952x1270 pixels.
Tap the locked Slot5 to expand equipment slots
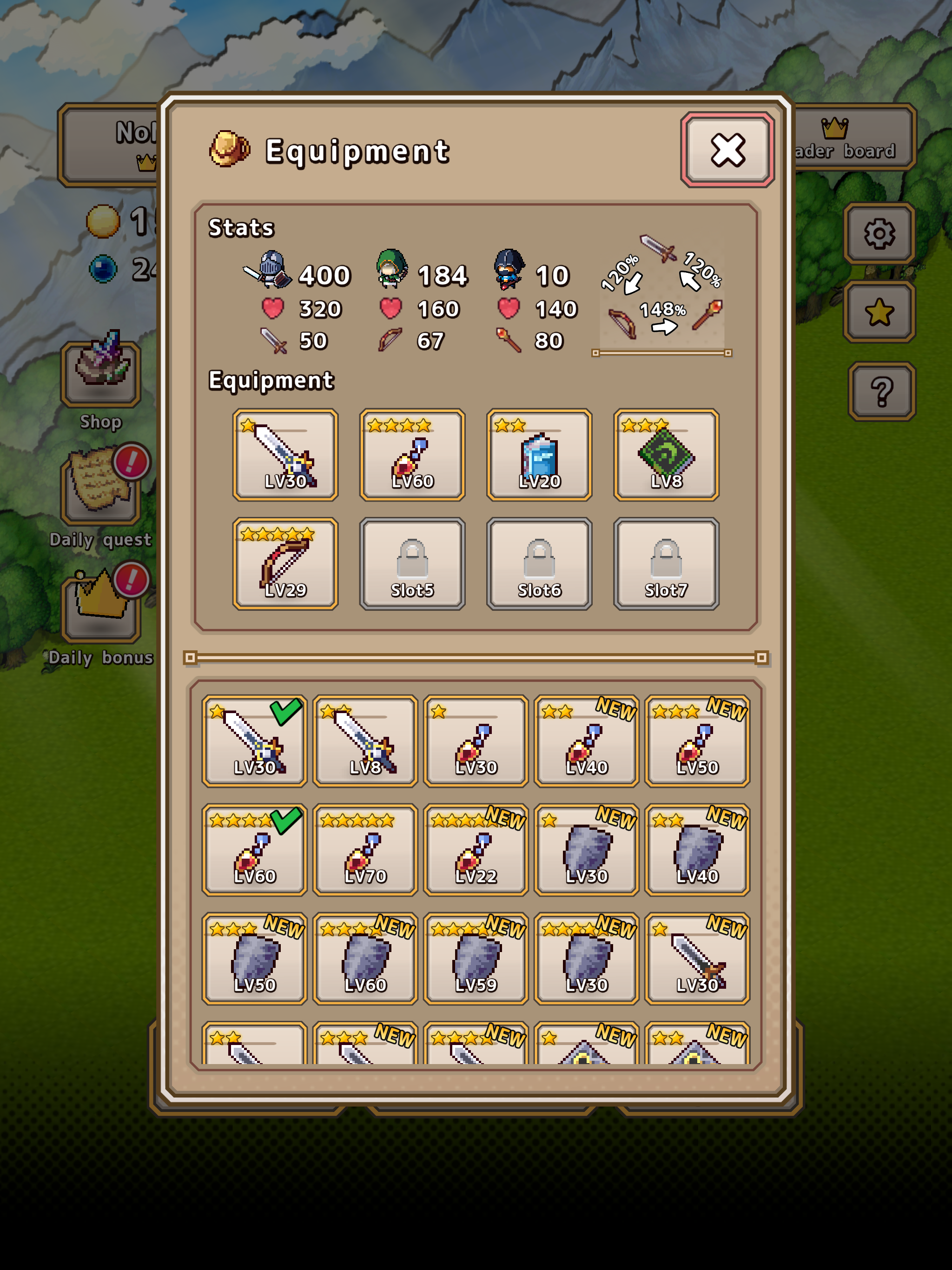(412, 564)
